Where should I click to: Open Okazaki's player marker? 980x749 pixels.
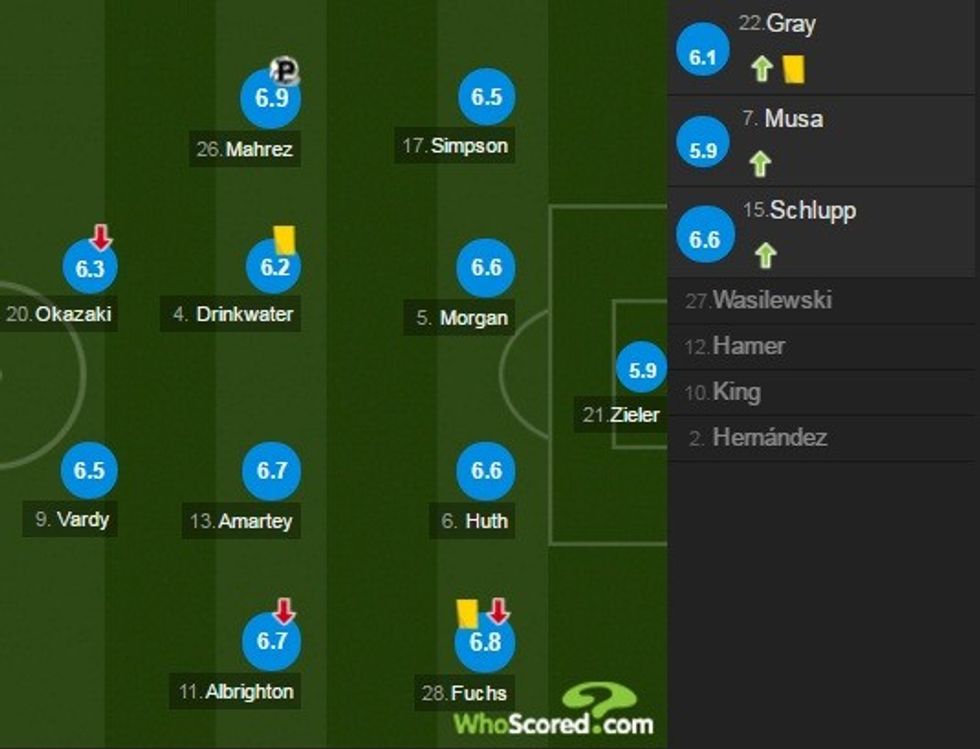tap(89, 269)
